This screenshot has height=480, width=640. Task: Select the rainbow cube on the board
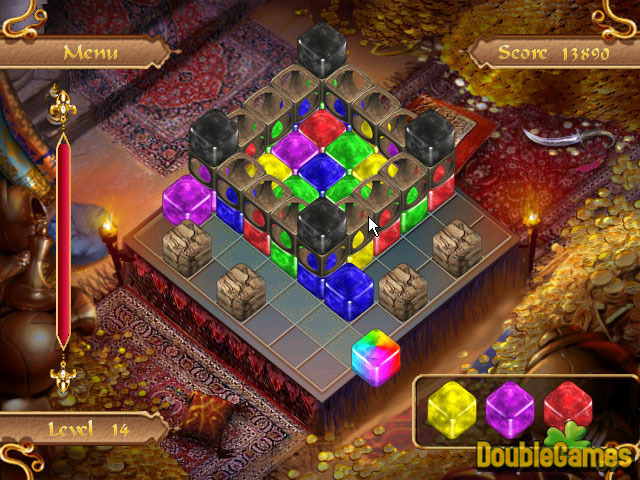point(375,354)
